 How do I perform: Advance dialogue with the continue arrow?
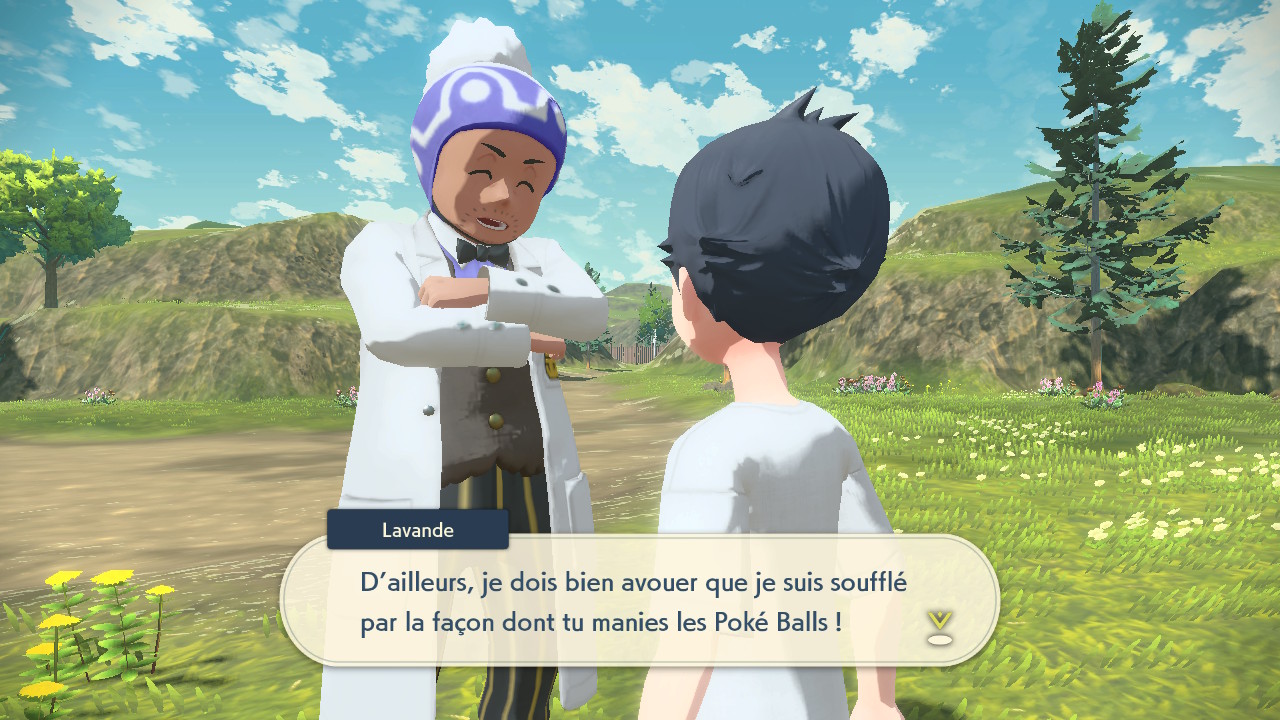pos(938,626)
